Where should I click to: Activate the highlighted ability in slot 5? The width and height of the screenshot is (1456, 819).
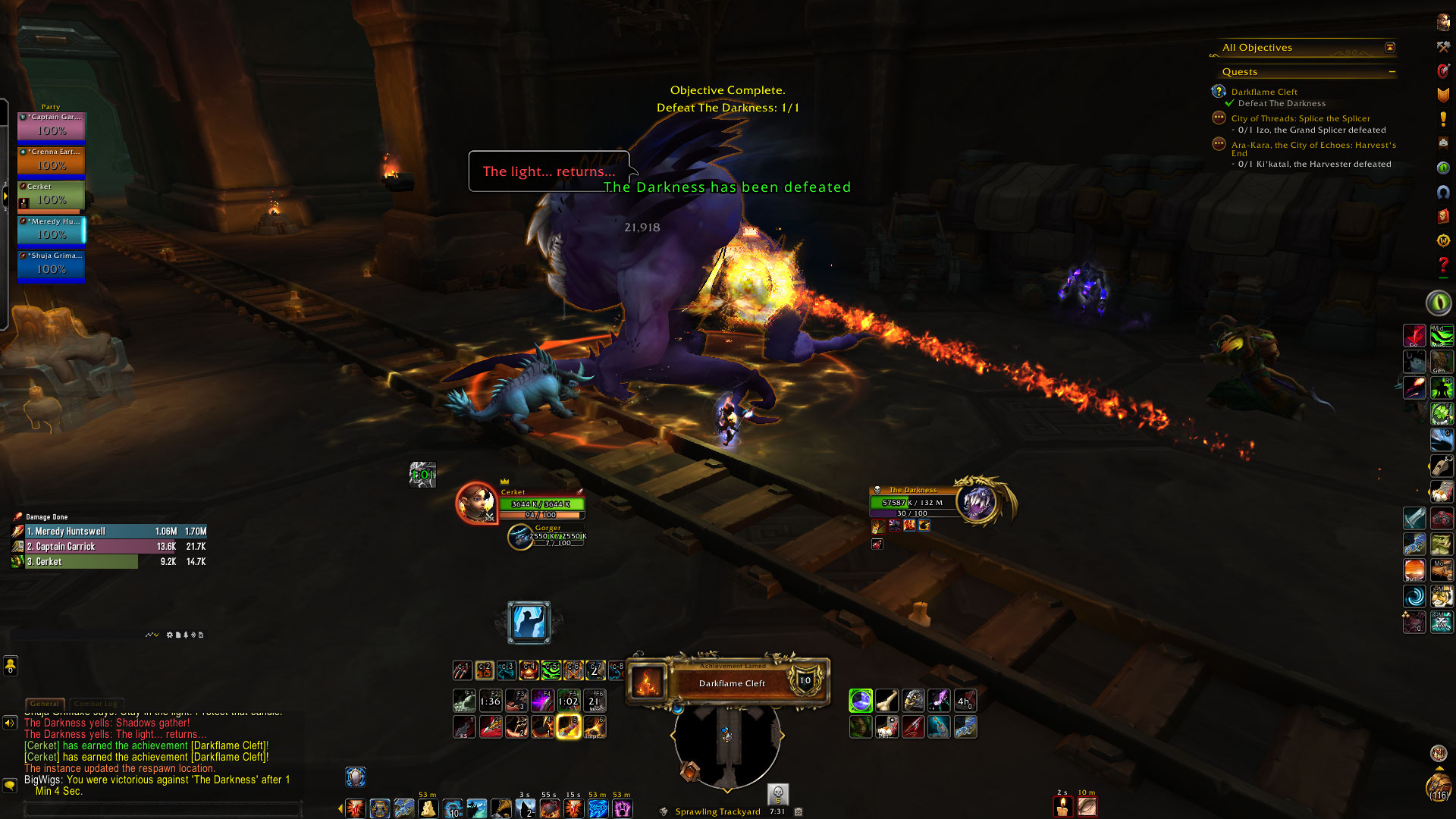(x=568, y=726)
